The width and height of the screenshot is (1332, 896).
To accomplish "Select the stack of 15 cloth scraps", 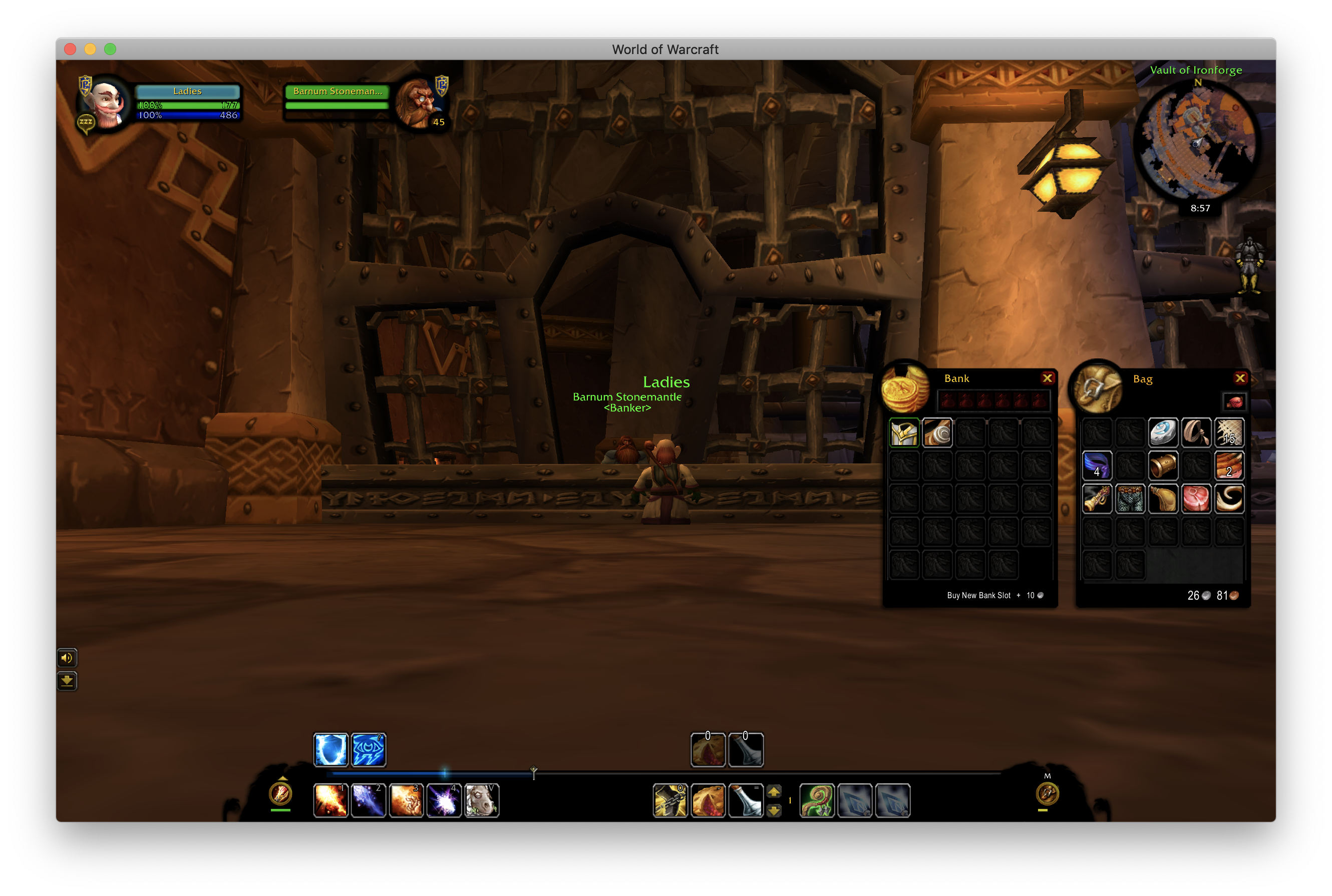I will [x=1228, y=432].
